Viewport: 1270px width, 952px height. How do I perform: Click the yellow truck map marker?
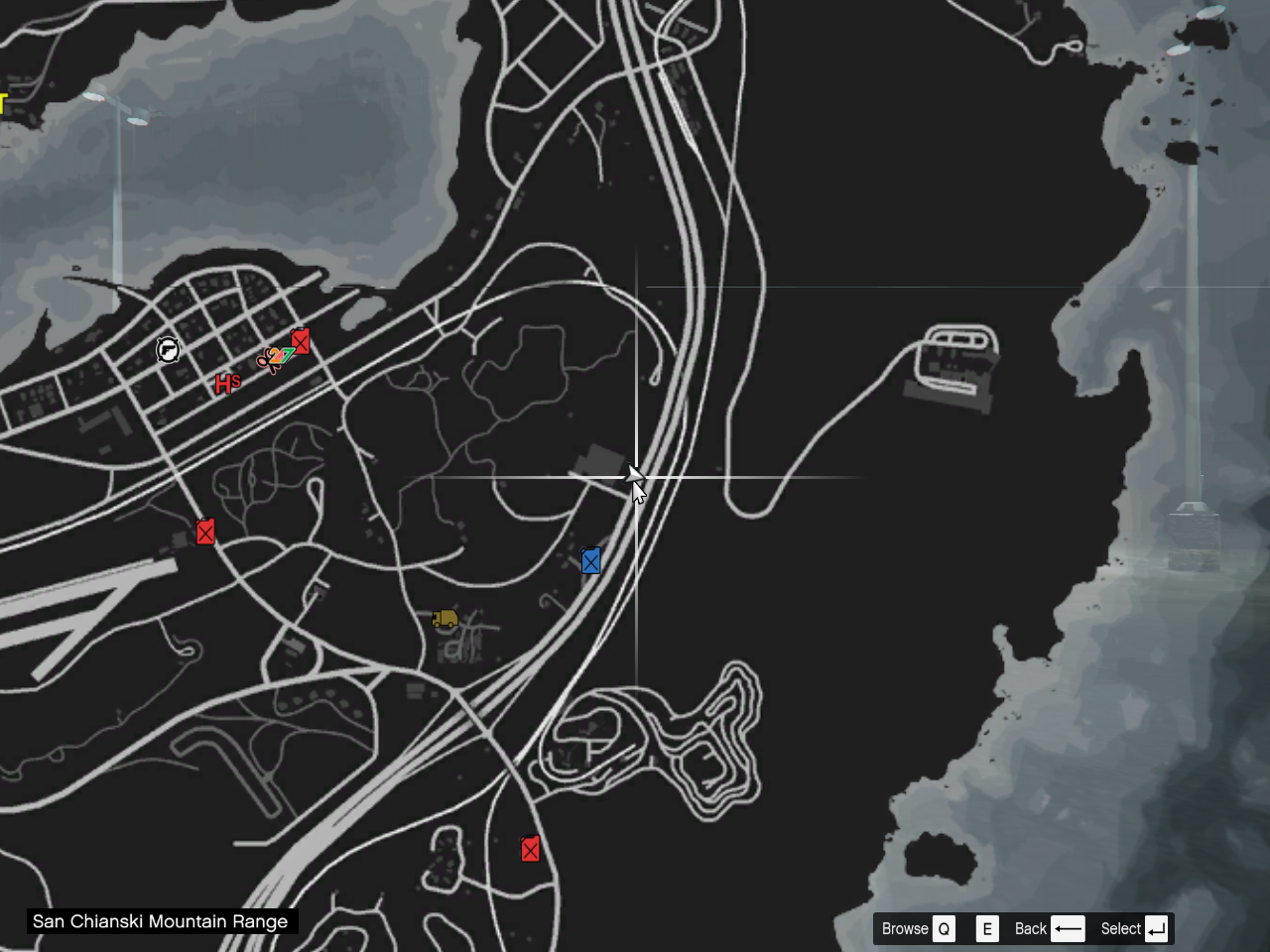(x=444, y=620)
